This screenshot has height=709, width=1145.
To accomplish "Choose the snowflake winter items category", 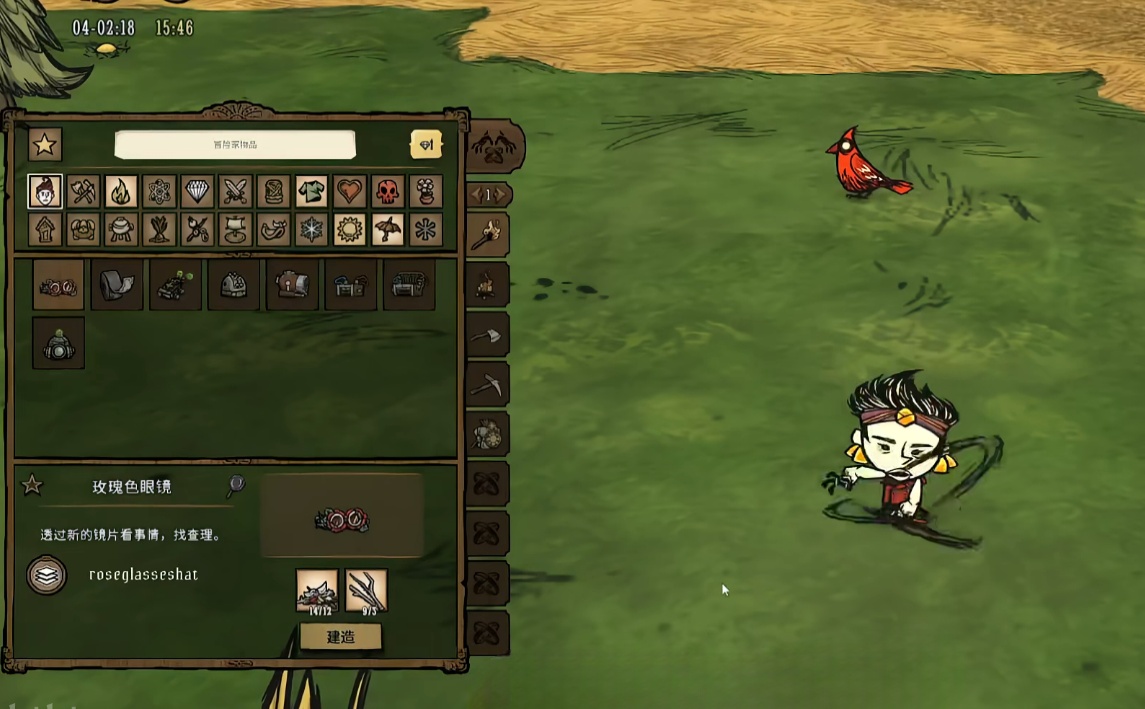I will pyautogui.click(x=311, y=230).
